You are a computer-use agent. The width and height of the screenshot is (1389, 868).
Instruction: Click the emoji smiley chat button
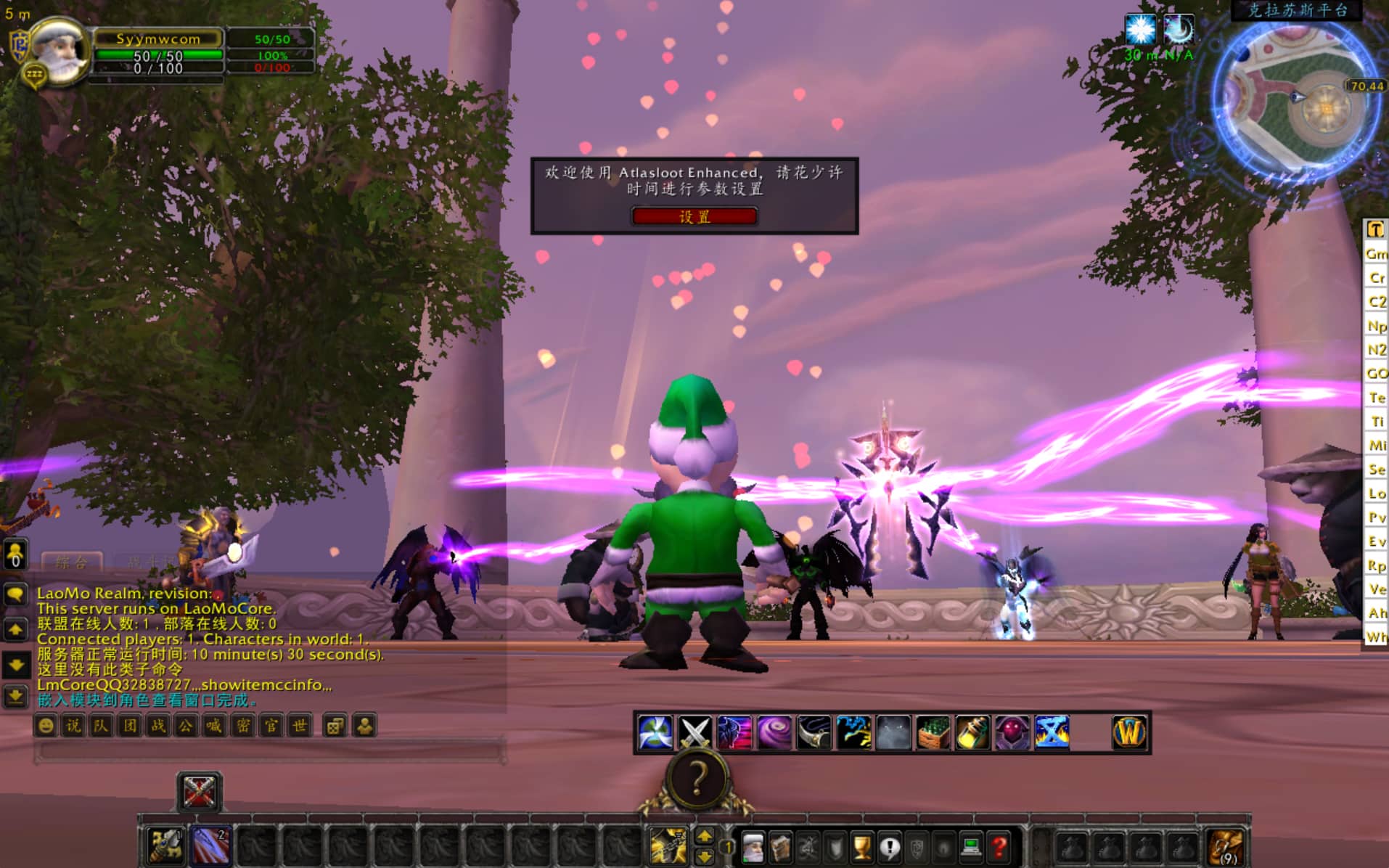[46, 725]
